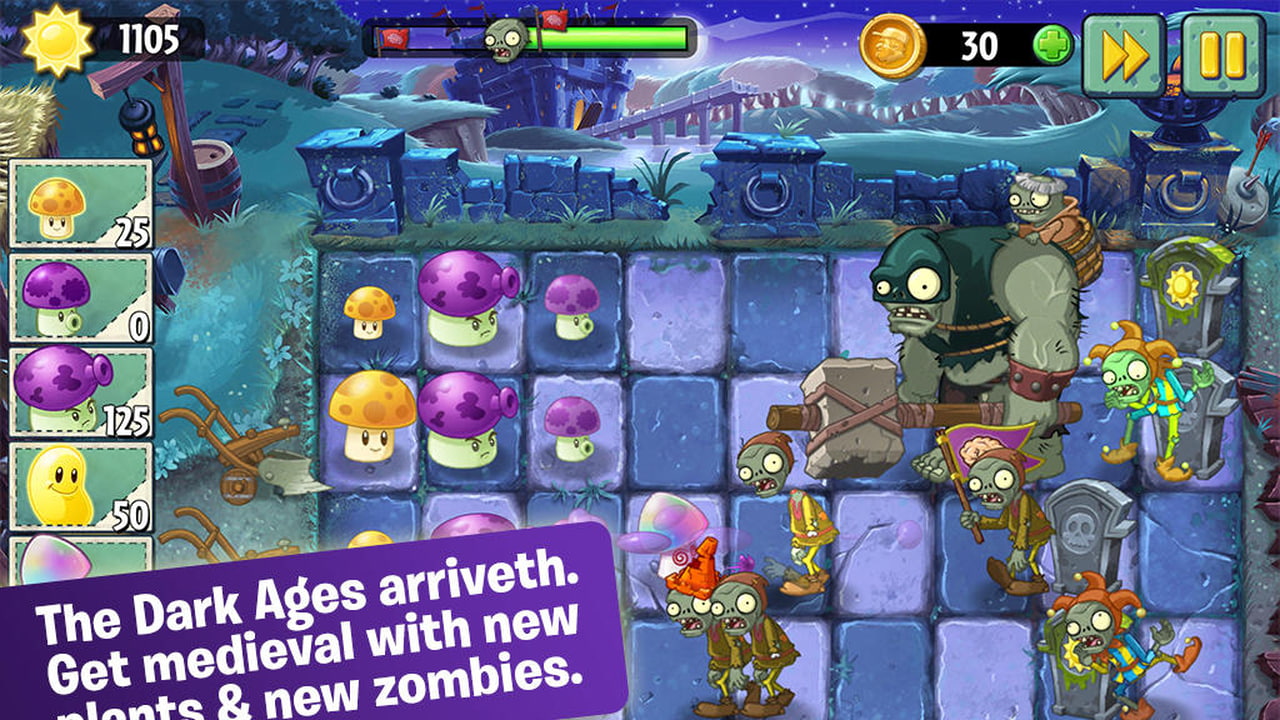Select the yellow bean seed packet costing 50
Screen dimensions: 1280x720
click(80, 486)
